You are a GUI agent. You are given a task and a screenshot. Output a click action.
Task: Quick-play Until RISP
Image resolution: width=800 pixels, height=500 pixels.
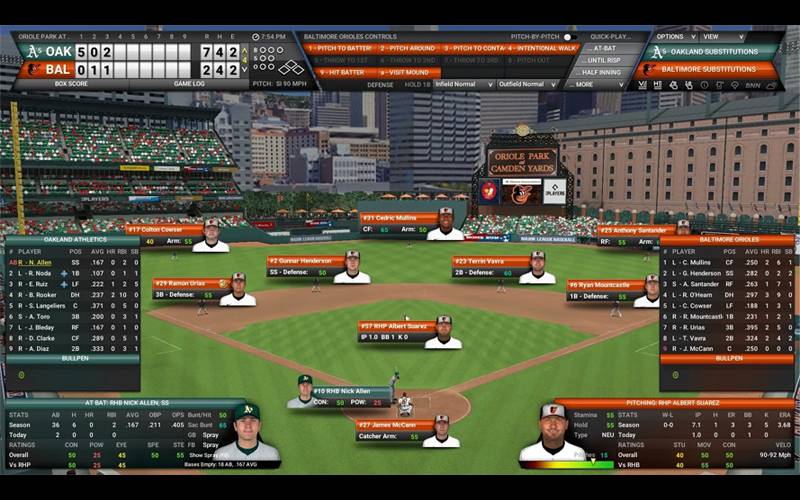(604, 60)
